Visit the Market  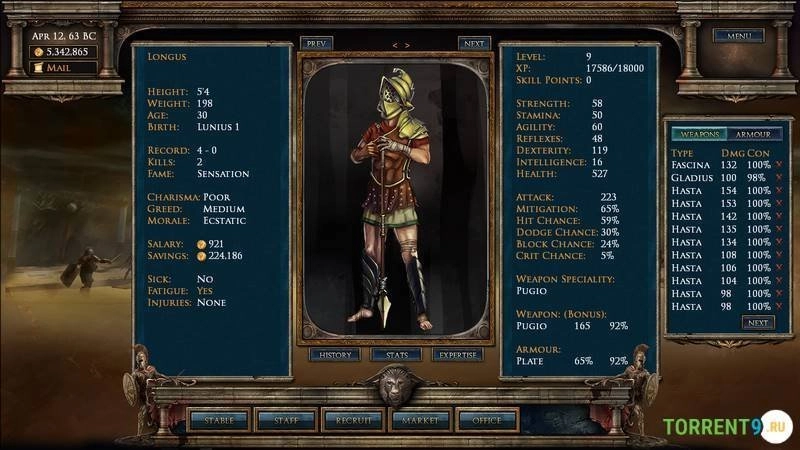coord(420,420)
